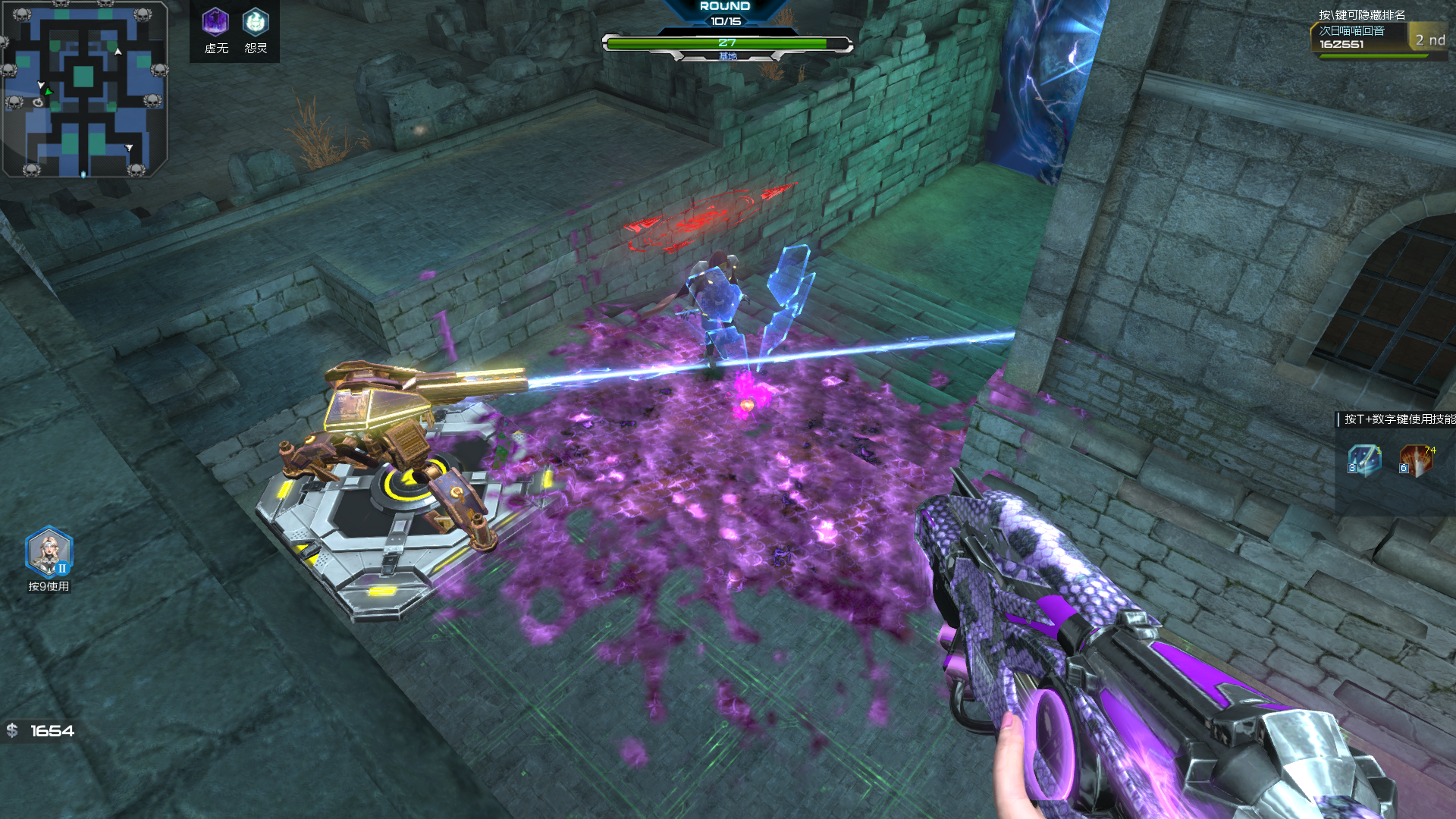The image size is (1456, 819).
Task: Use the female hero portrait ability
Action: [49, 551]
